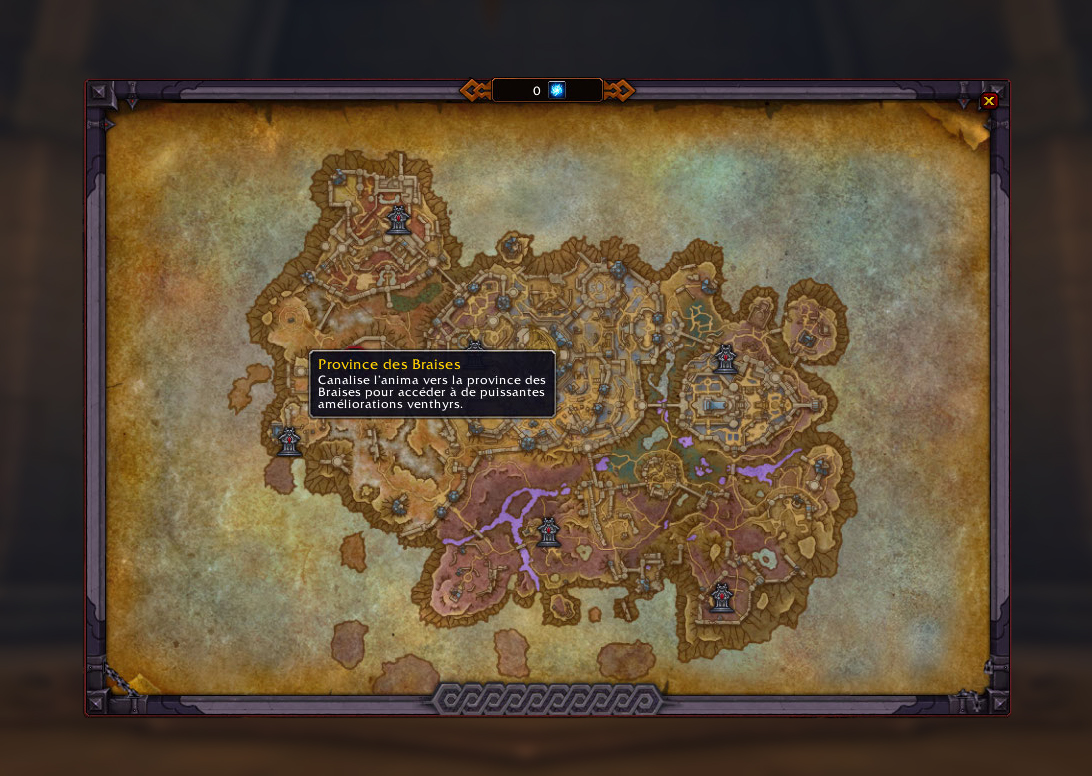Viewport: 1092px width, 776px height.
Task: Select the Province des Braises anima marker
Action: click(x=289, y=441)
